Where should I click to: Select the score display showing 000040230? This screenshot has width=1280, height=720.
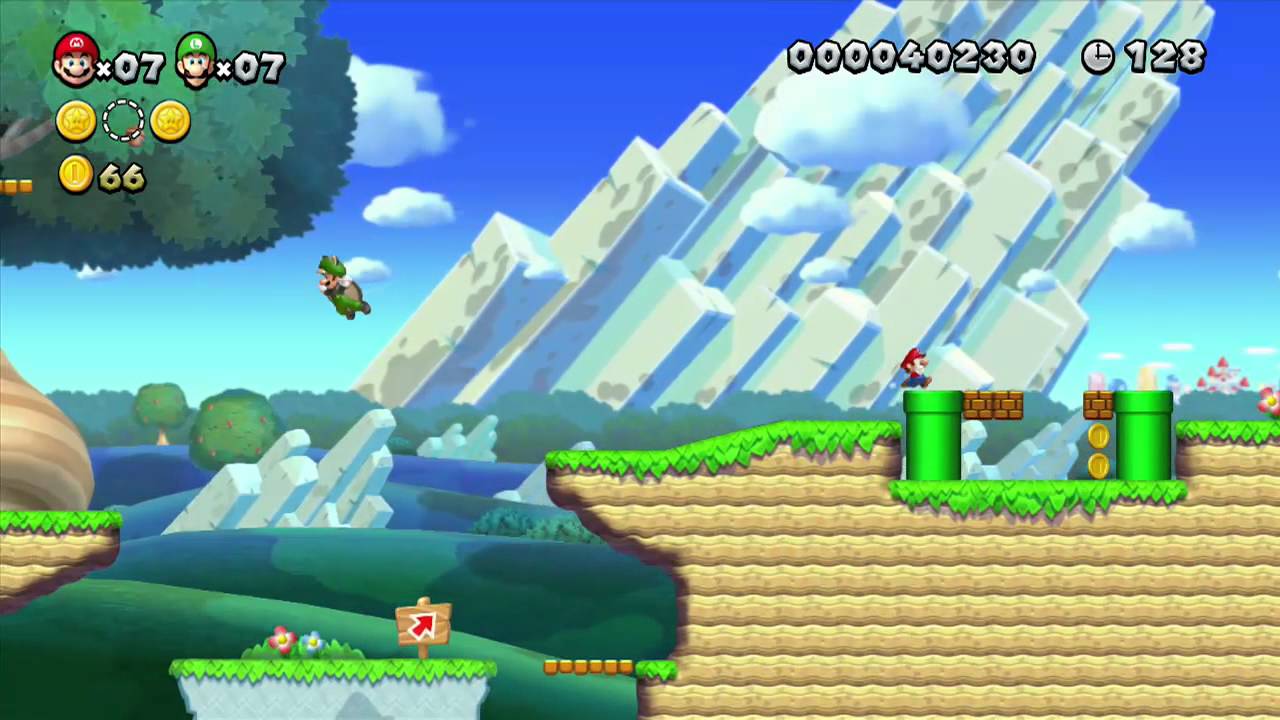pos(910,57)
